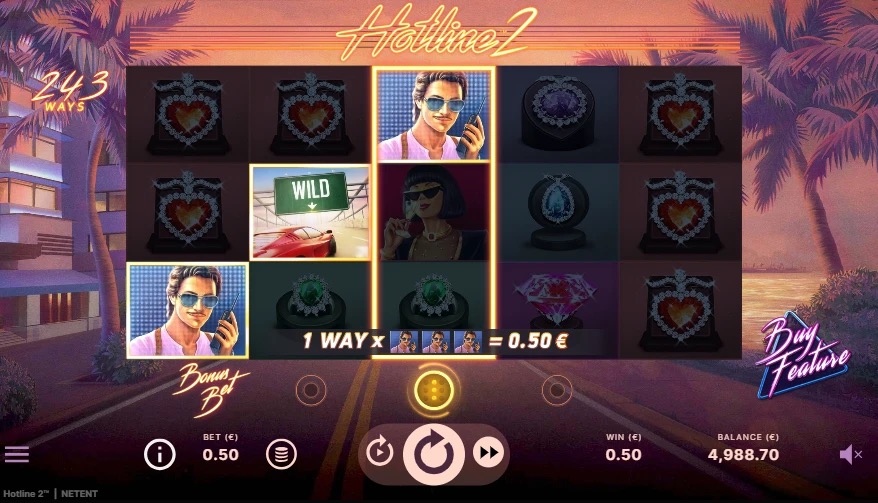Select the glowing yellow Bonus Bet level

pos(433,389)
